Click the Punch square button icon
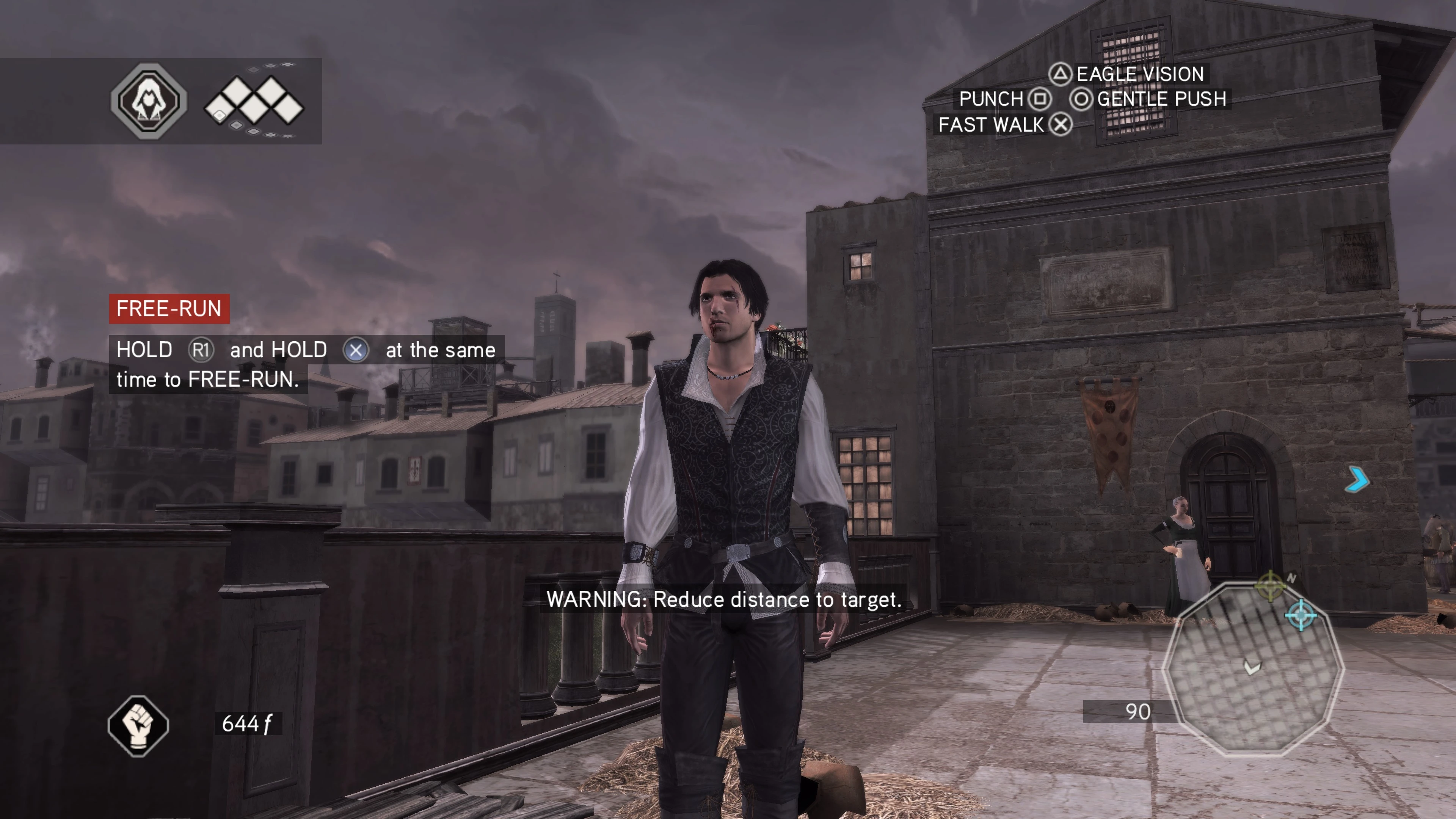Screen dimensions: 1456x819 (x=1039, y=99)
